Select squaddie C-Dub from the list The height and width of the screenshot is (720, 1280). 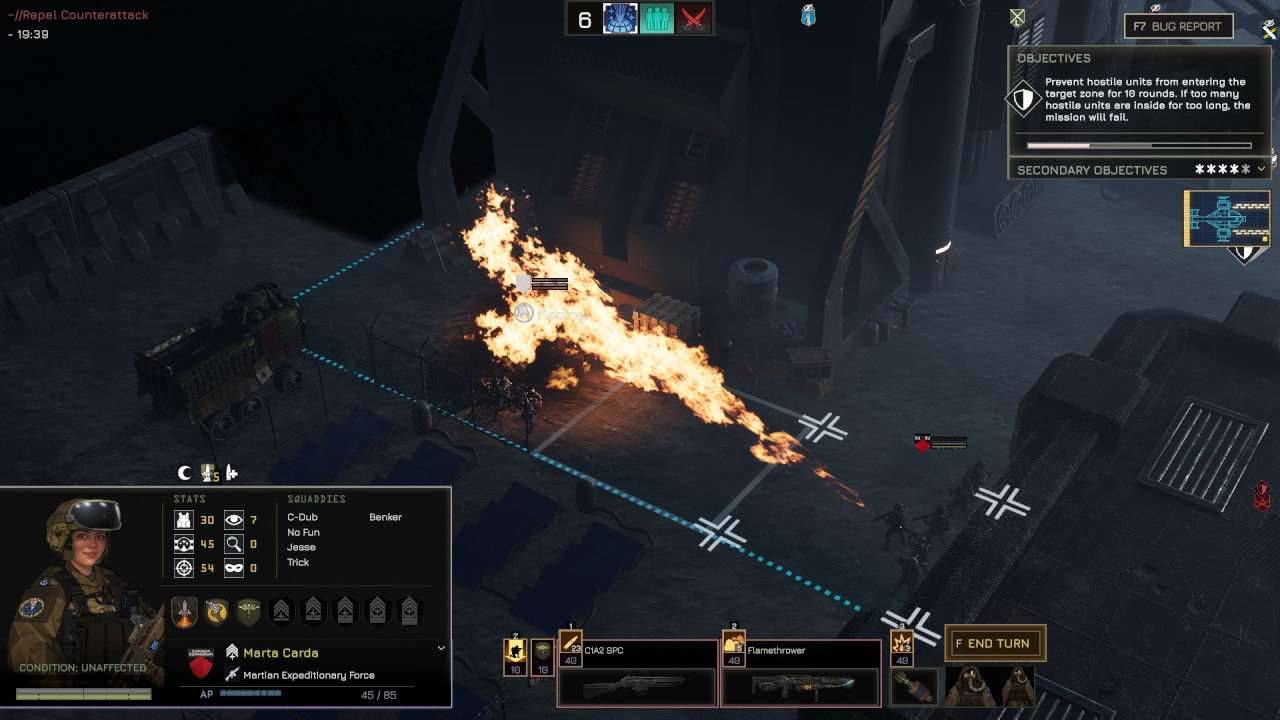point(302,518)
